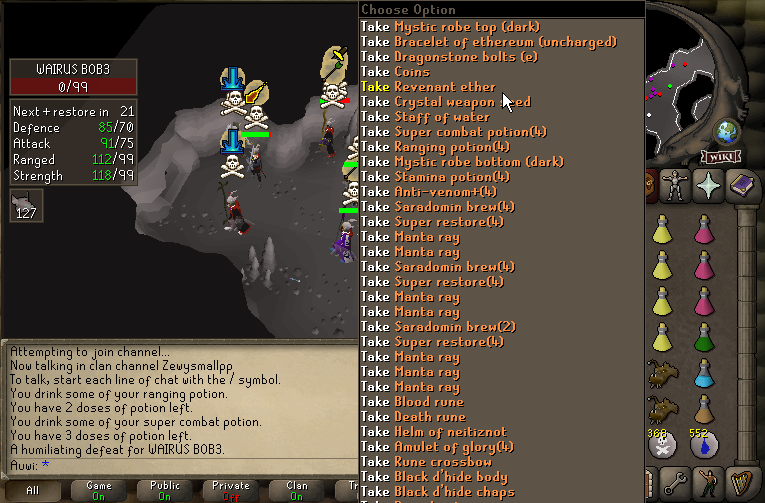
Task: Select the All chat tab
Action: pyautogui.click(x=33, y=490)
